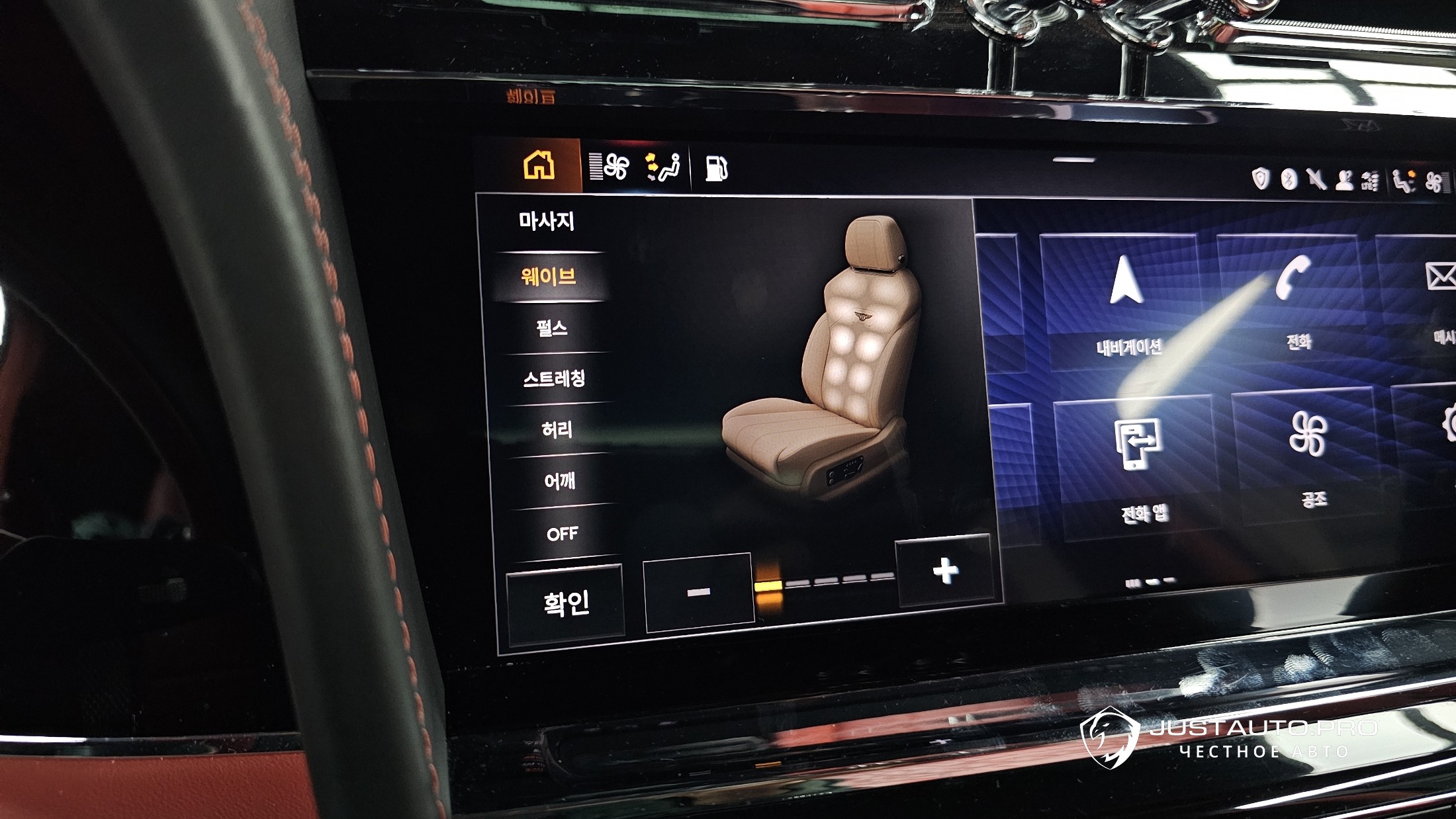This screenshot has height=819, width=1456.
Task: Select the seat massage icon
Action: click(663, 167)
